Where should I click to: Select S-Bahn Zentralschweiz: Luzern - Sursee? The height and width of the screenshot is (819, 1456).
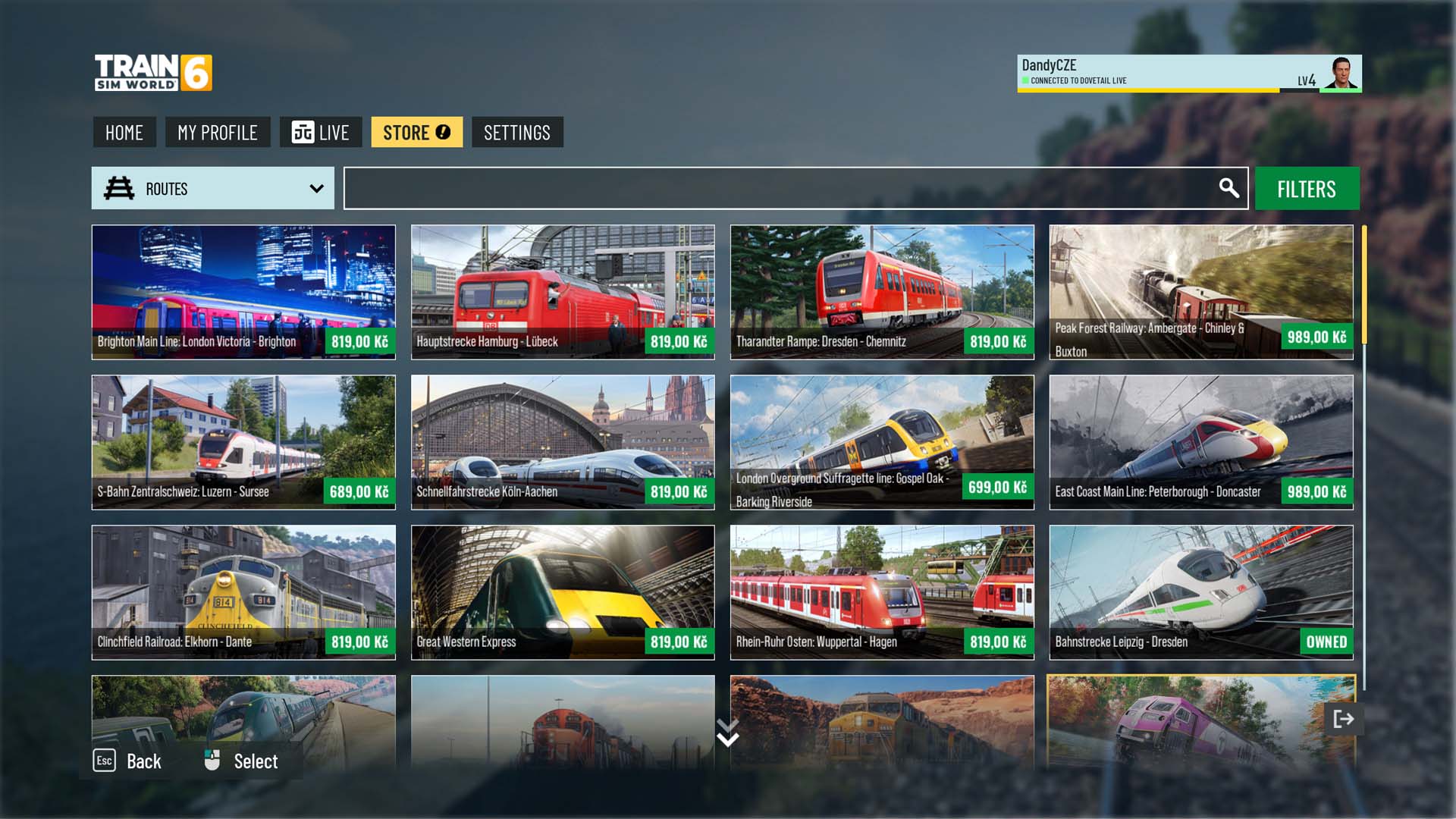point(243,442)
